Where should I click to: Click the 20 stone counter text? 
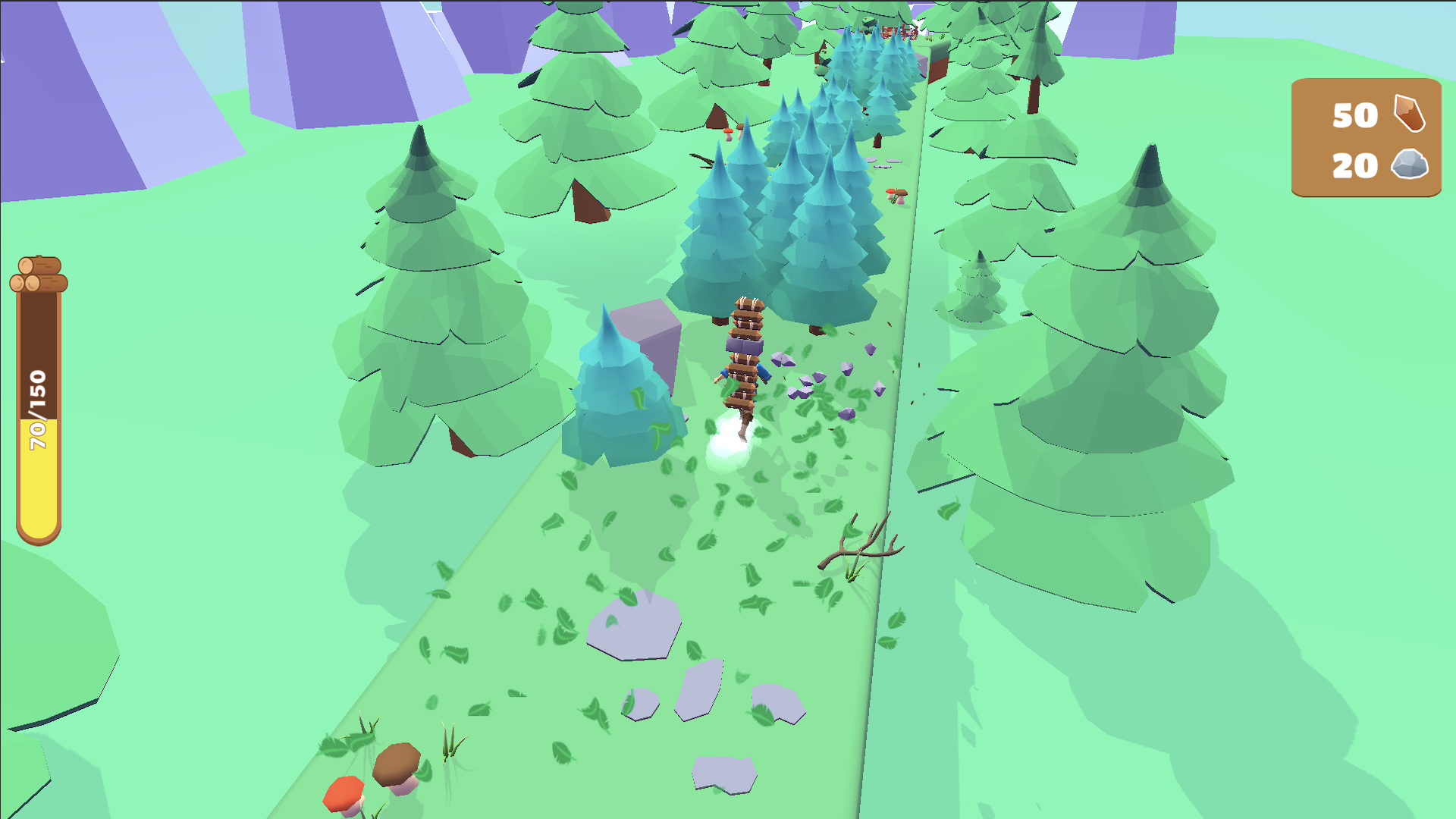tap(1354, 167)
